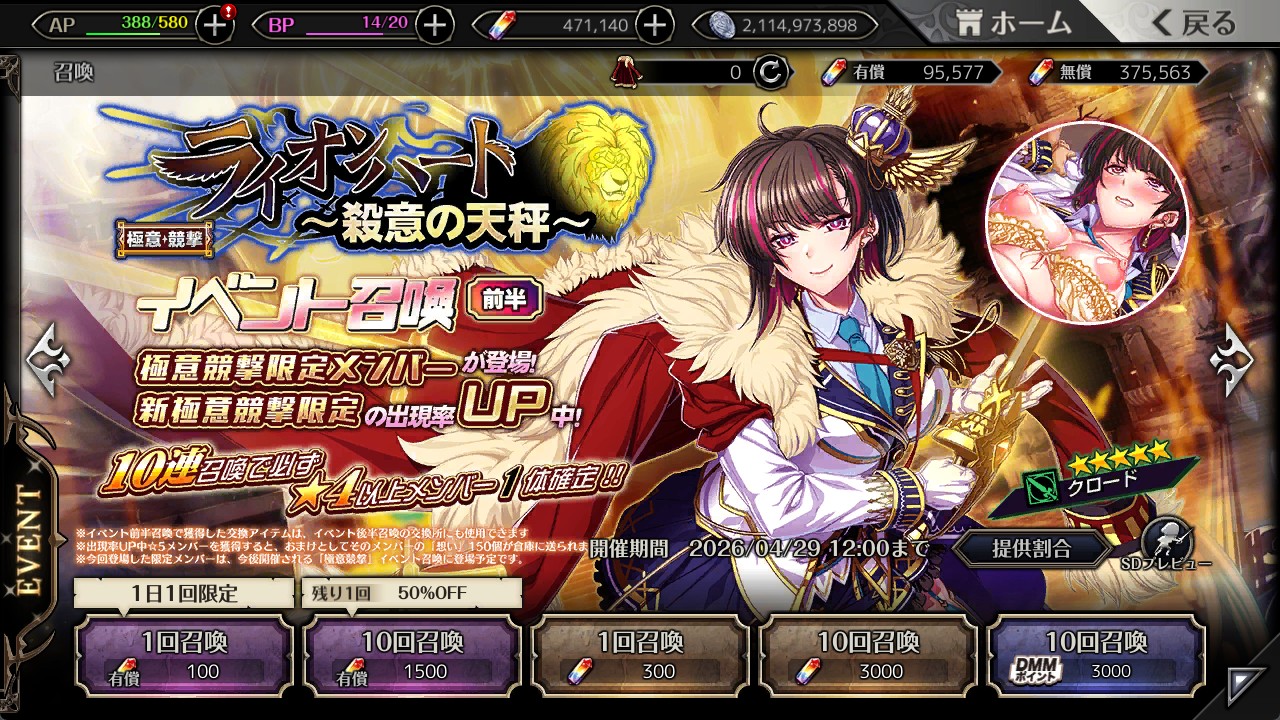This screenshot has width=1280, height=720.
Task: Open the SDプレビュー preview
Action: tap(1165, 545)
